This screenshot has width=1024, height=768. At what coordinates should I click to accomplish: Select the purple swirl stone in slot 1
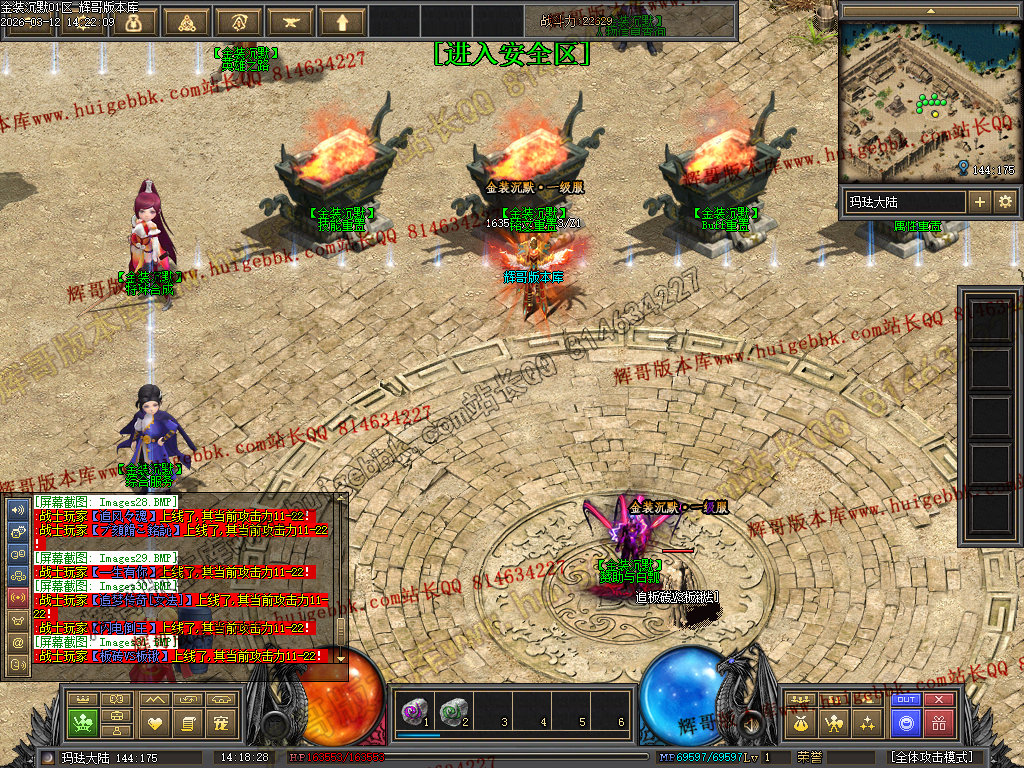(412, 711)
